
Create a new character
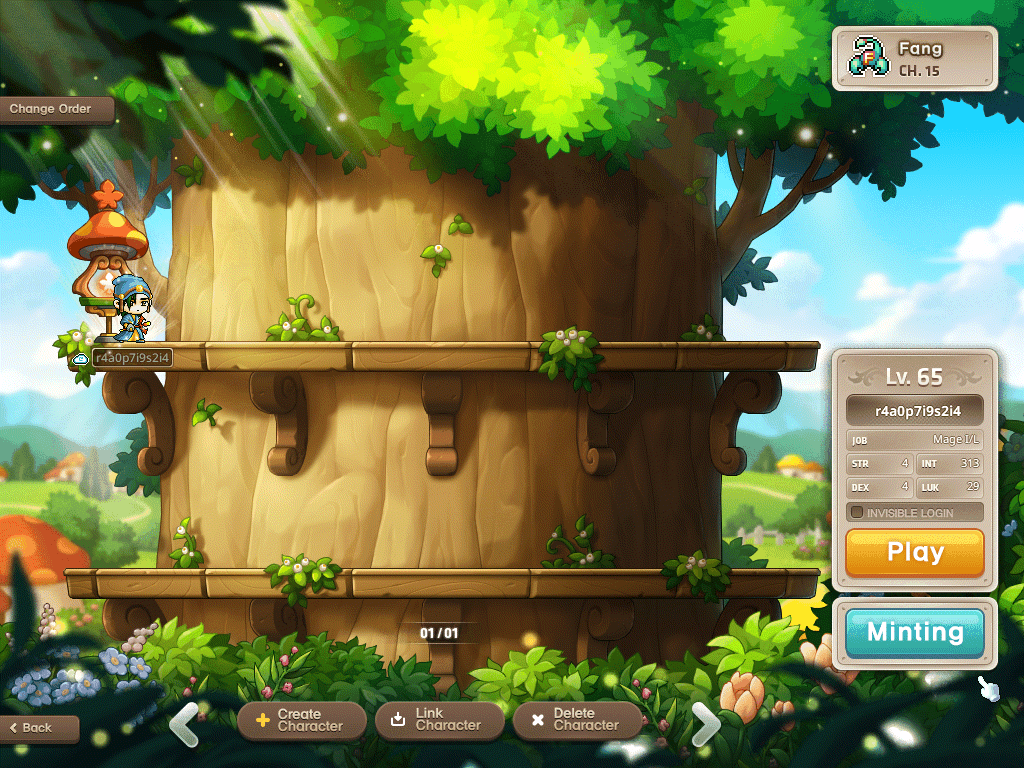(300, 720)
